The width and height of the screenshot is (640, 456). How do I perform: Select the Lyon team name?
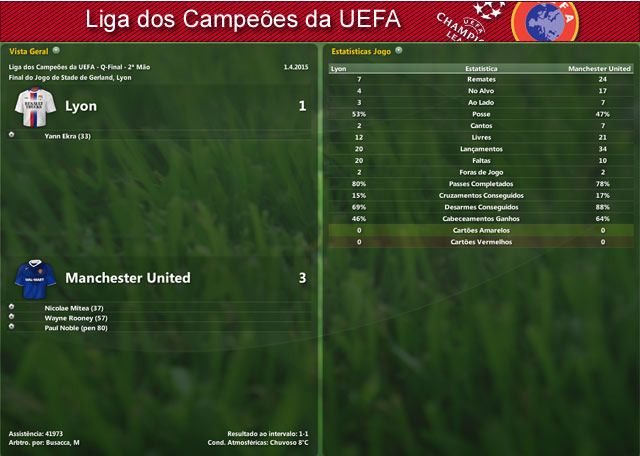click(x=80, y=105)
